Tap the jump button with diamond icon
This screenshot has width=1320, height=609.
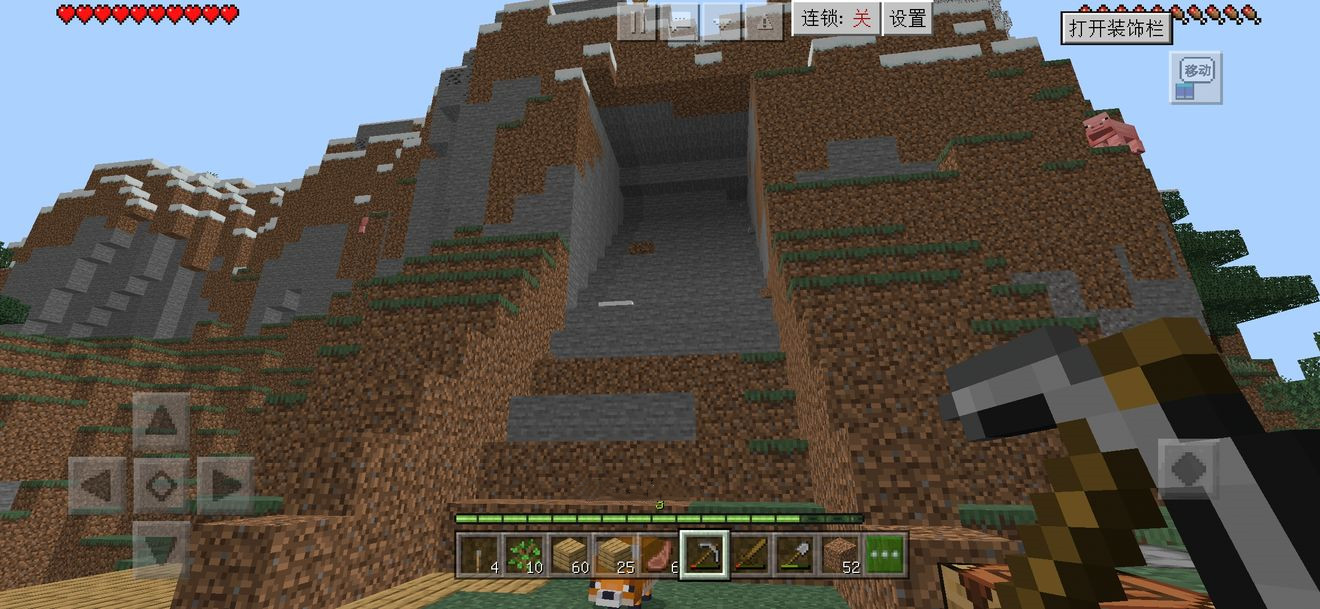(1189, 468)
